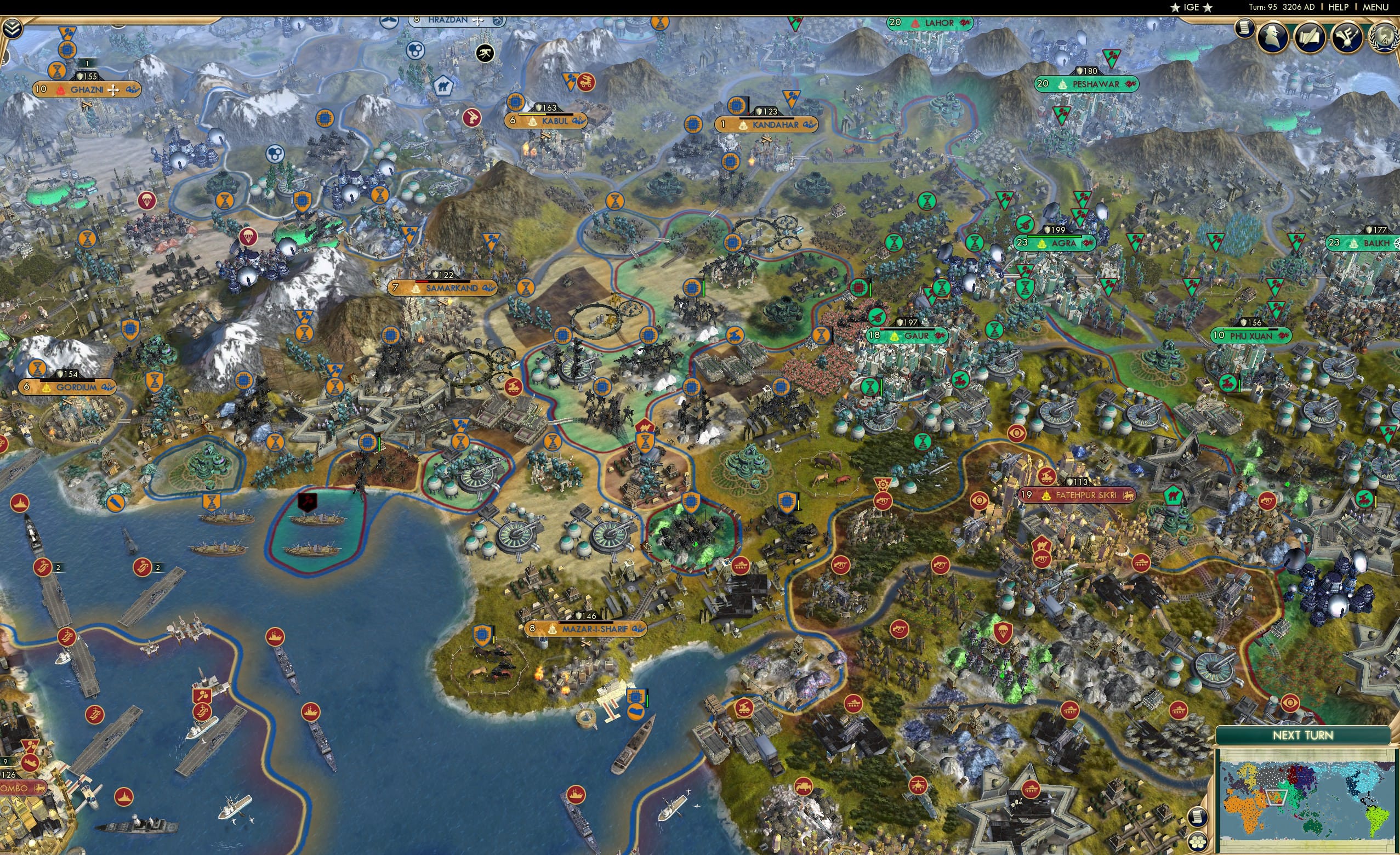1400x855 pixels.
Task: Click the scroll icon beside the minimap
Action: 1197,818
